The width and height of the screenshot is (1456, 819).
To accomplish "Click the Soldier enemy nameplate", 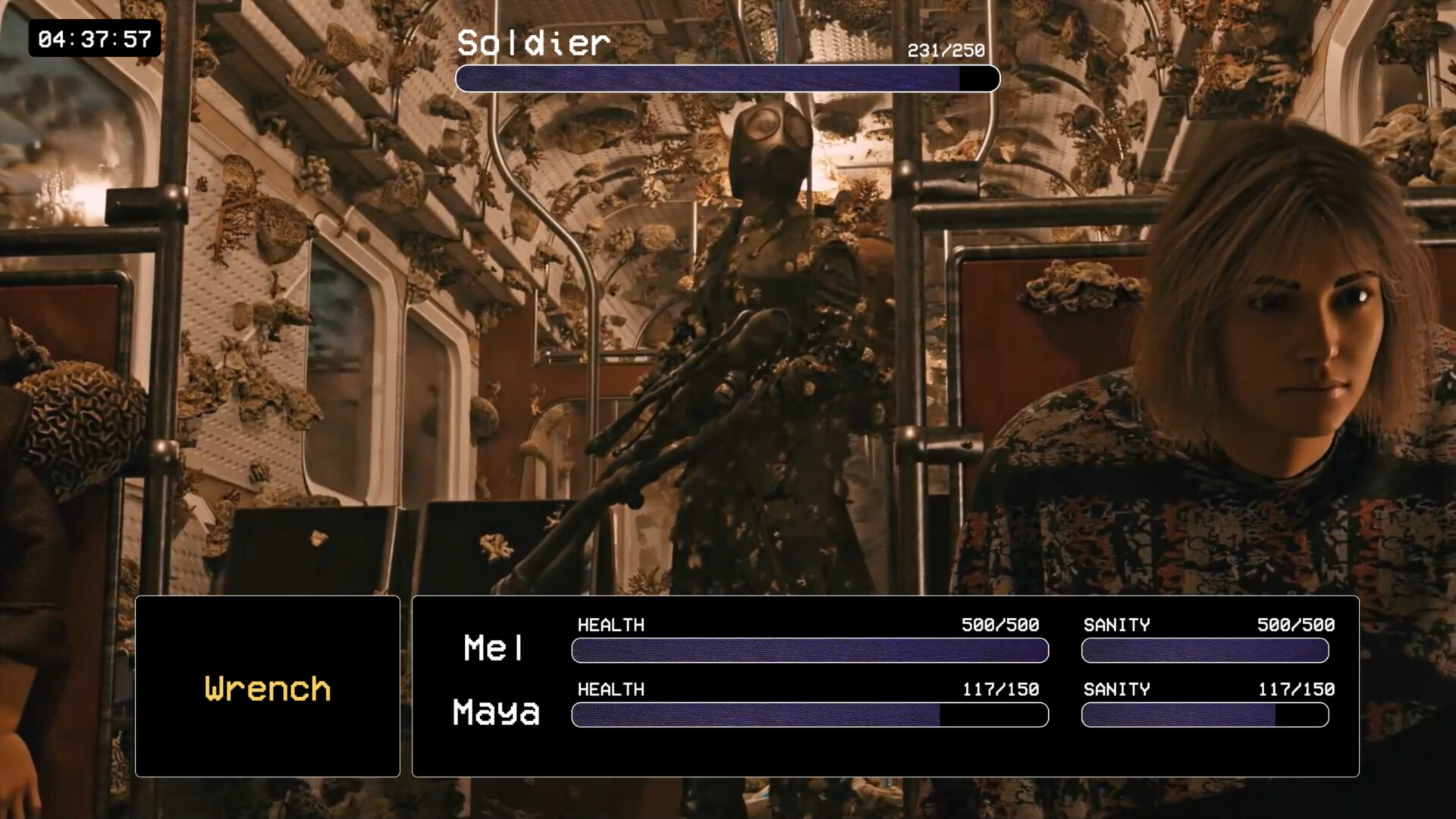I will (x=533, y=43).
